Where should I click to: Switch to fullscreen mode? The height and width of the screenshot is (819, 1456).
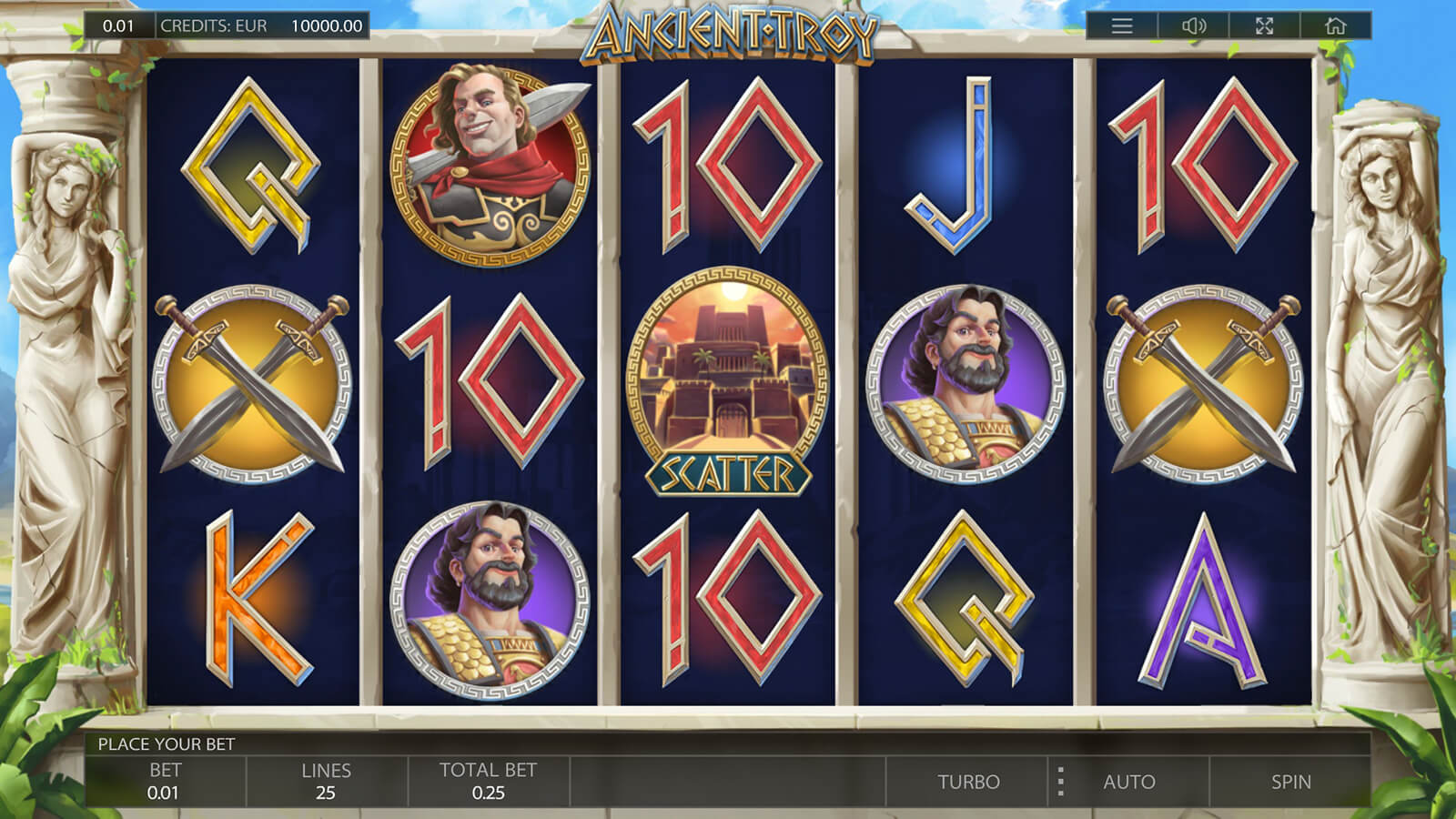(1264, 25)
